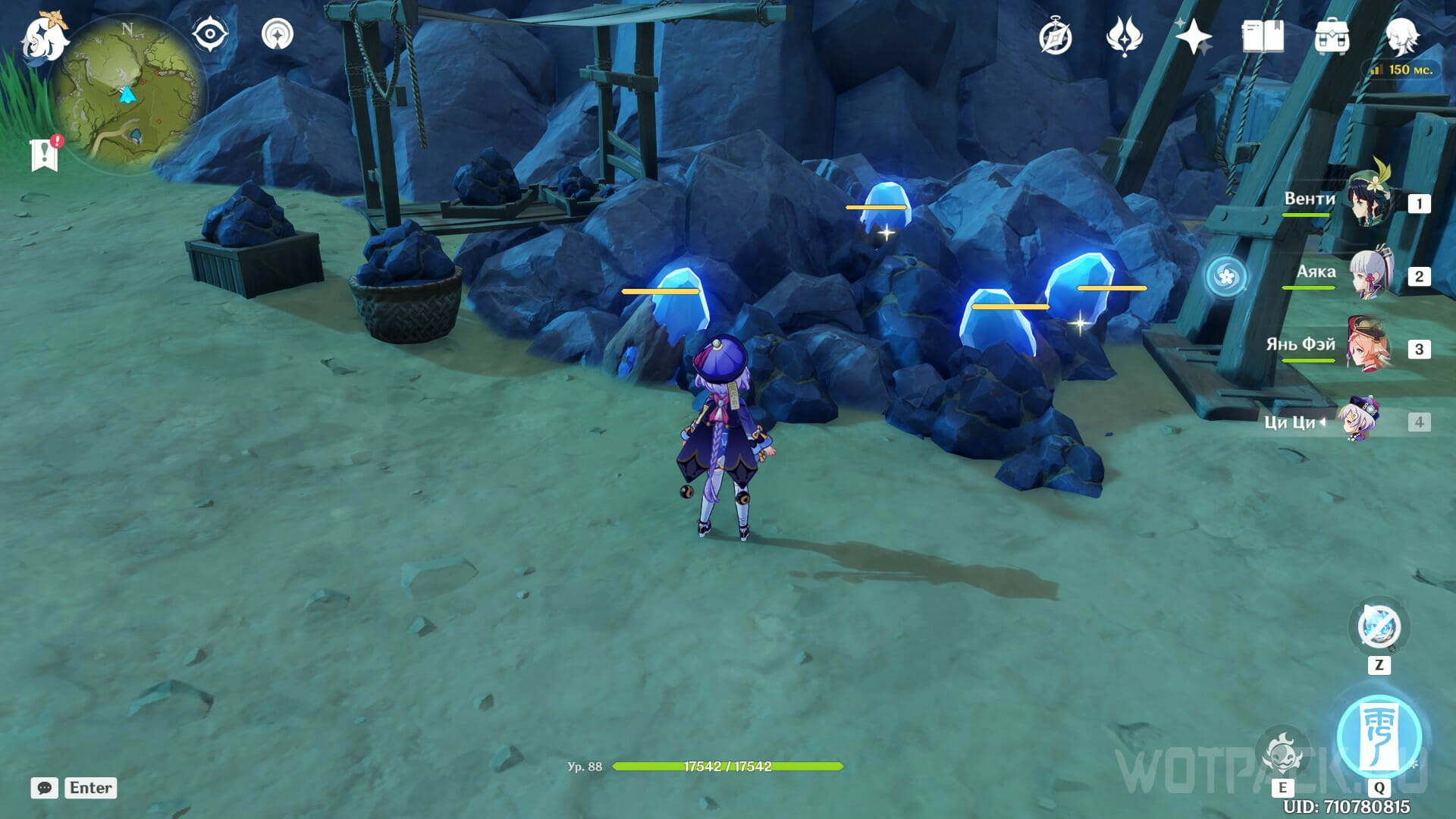The width and height of the screenshot is (1456, 819).
Task: Open the backpack inventory
Action: [1332, 37]
